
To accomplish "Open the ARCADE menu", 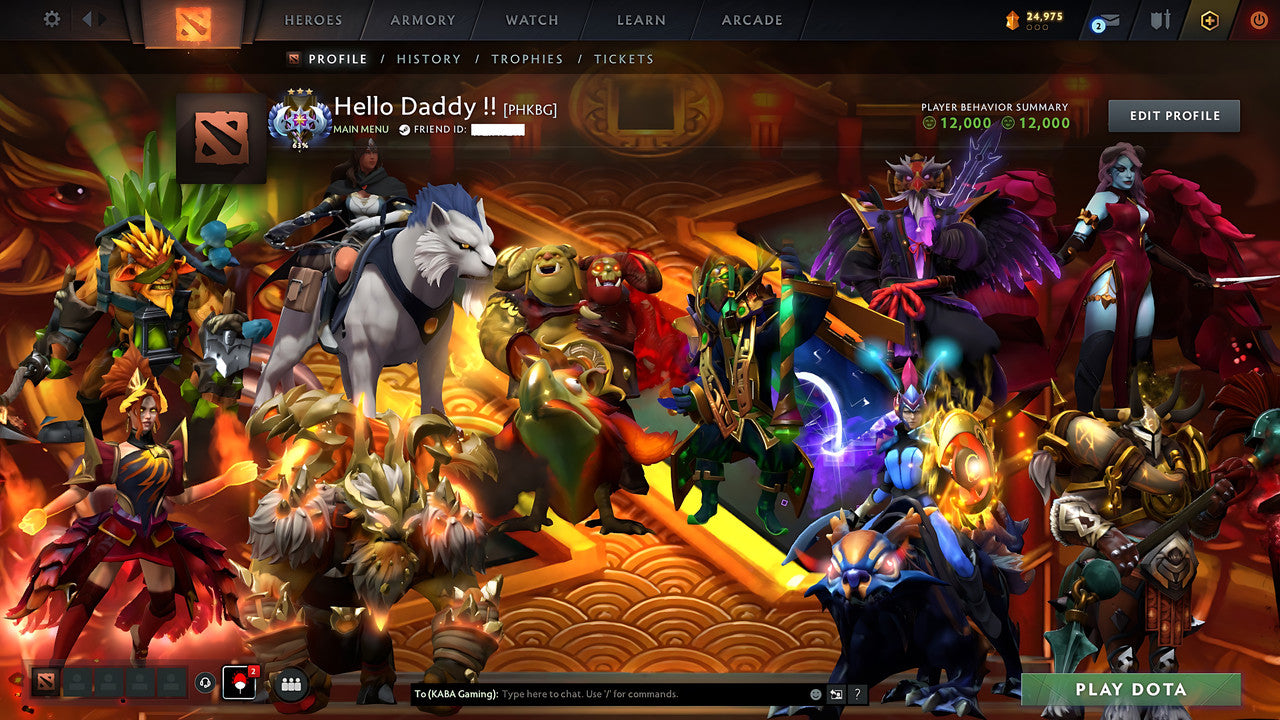I will pyautogui.click(x=751, y=20).
